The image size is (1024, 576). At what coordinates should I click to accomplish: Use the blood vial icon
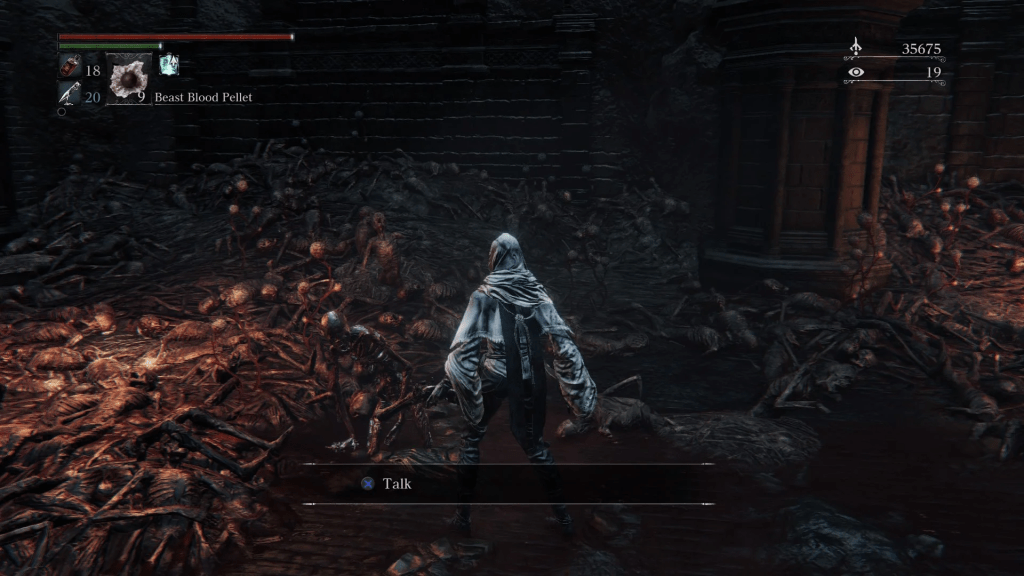tap(70, 69)
